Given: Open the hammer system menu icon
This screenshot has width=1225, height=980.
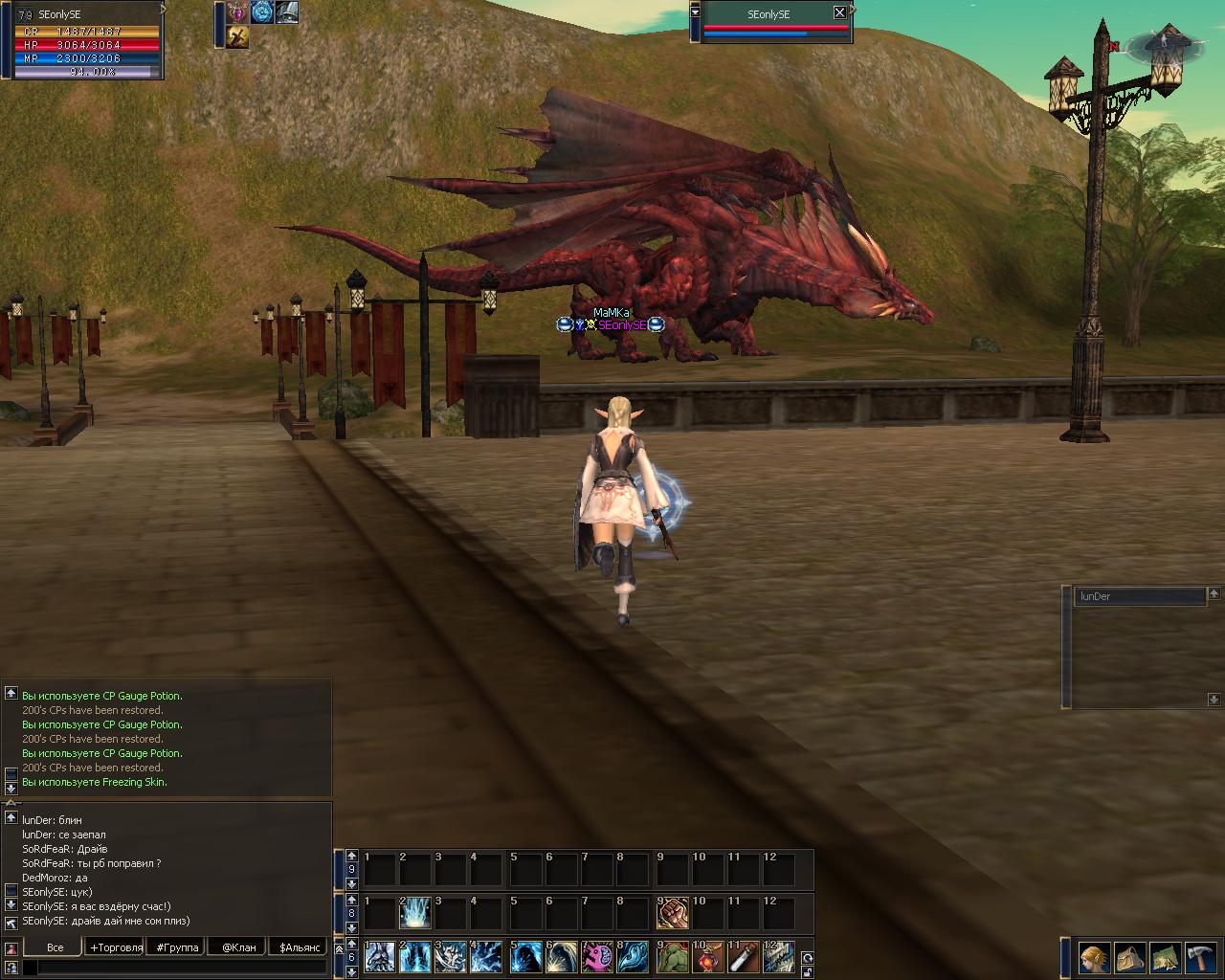Looking at the screenshot, I should (x=1200, y=957).
